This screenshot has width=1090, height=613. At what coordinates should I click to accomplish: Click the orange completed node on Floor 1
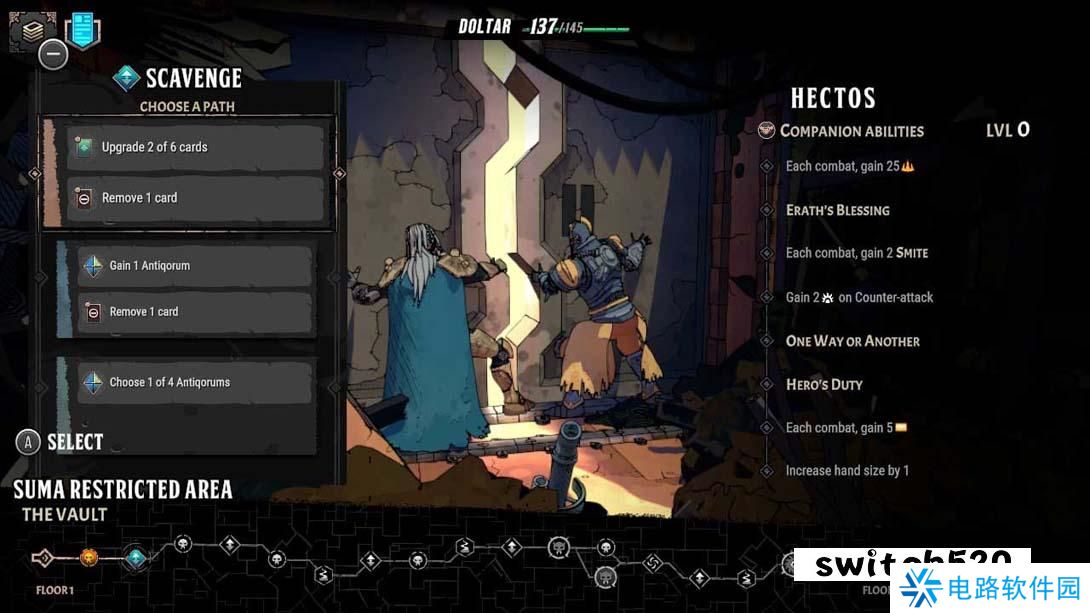pyautogui.click(x=90, y=557)
